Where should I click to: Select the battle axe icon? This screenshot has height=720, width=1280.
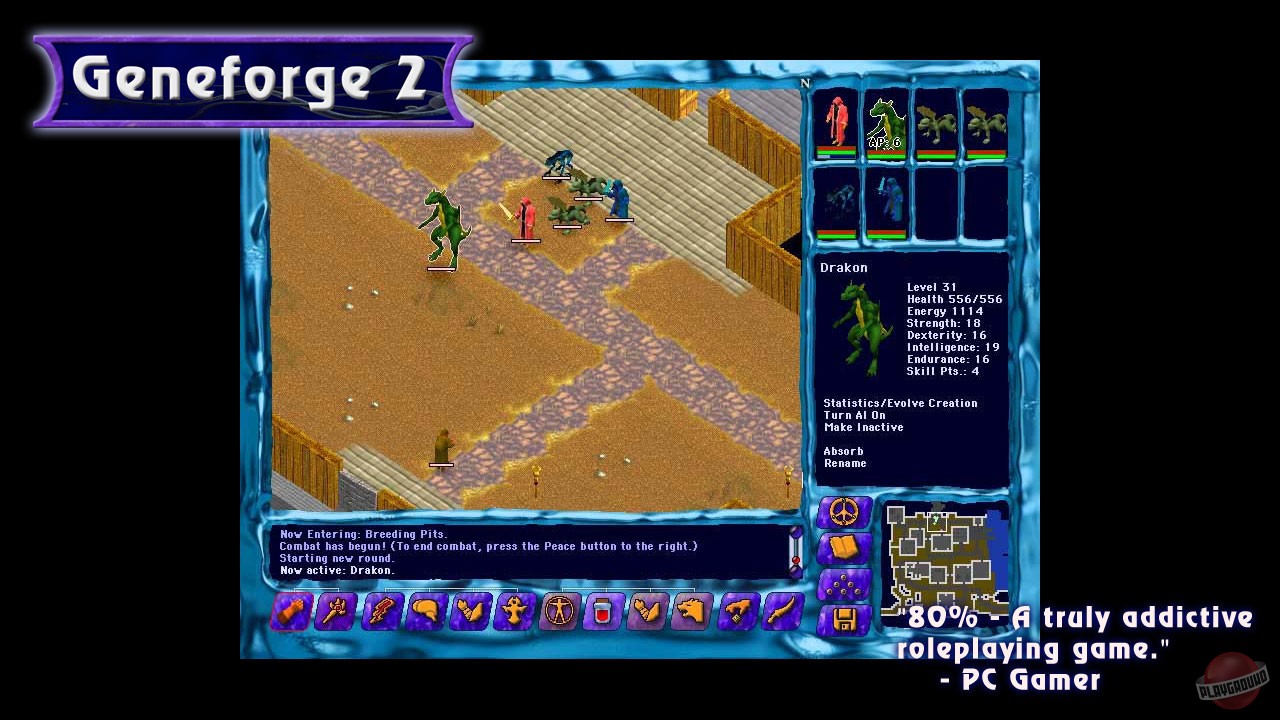335,612
